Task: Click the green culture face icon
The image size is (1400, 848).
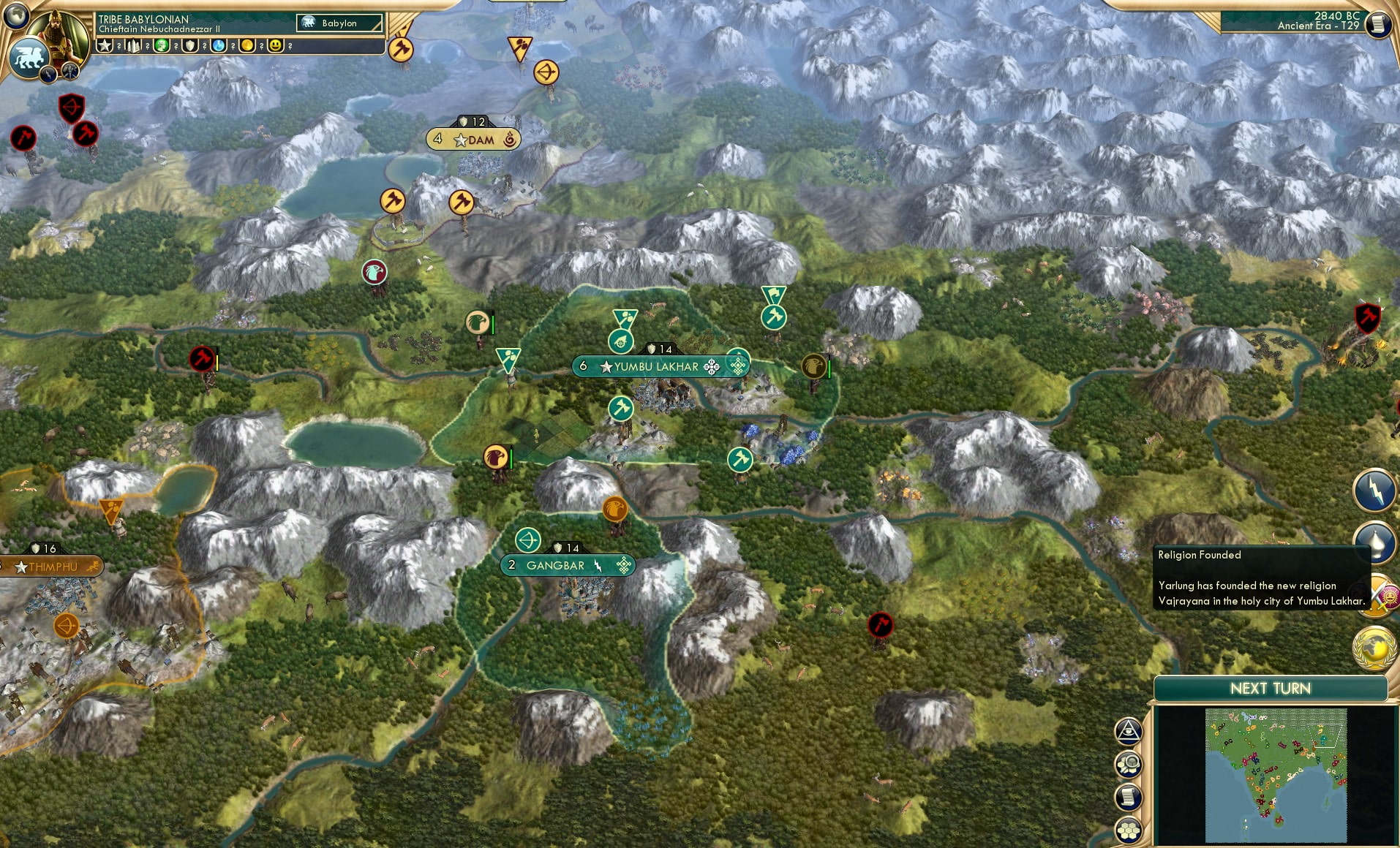Action: pos(161,46)
